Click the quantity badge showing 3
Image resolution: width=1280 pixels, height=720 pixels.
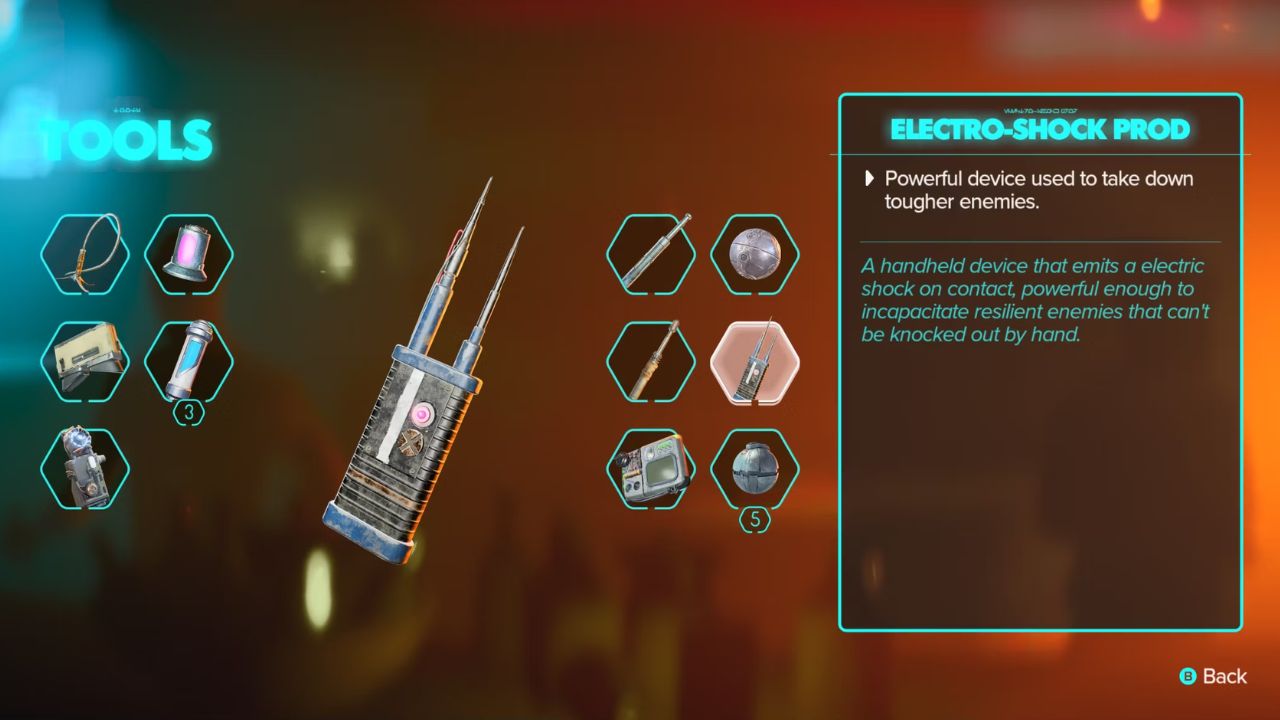189,409
